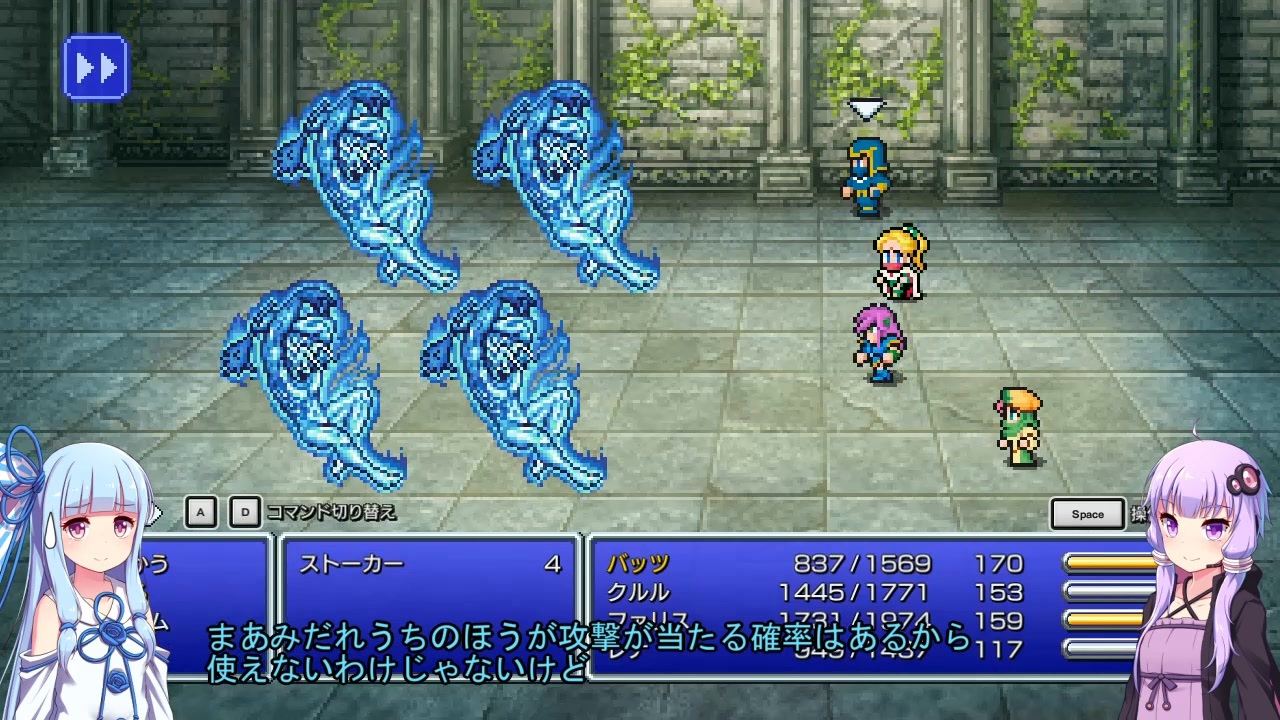Image resolution: width=1280 pixels, height=720 pixels.
Task: Click the white target cursor above バッツ
Action: point(866,108)
